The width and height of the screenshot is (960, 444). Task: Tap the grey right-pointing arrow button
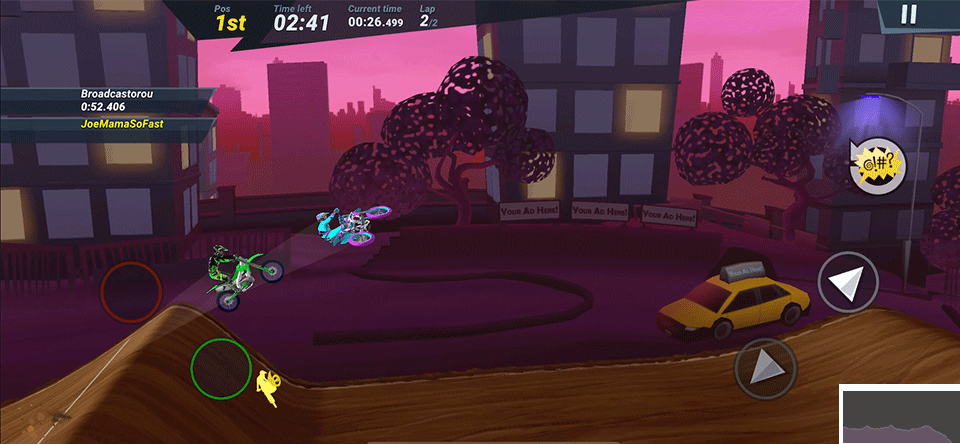(765, 369)
